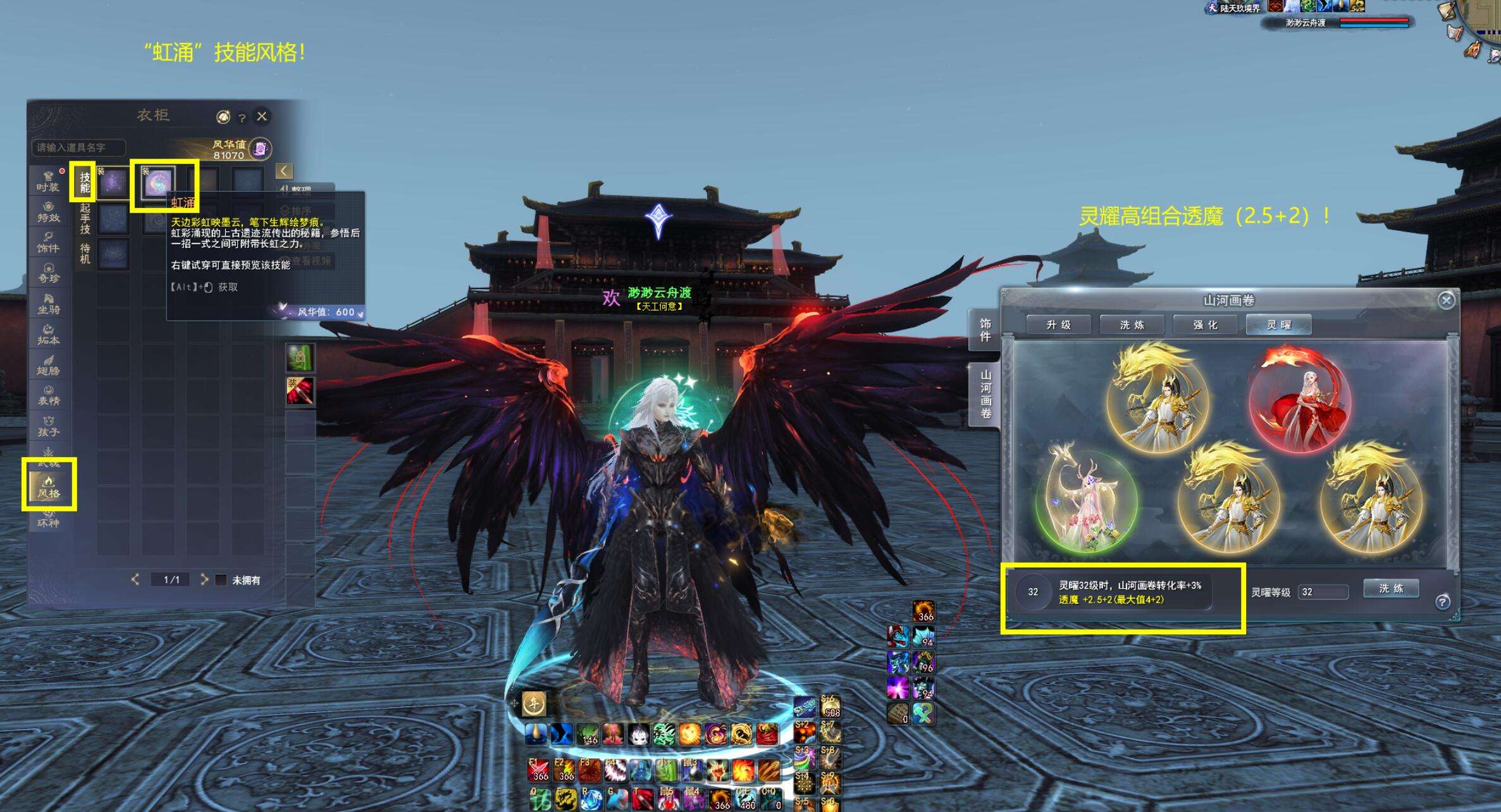The width and height of the screenshot is (1501, 812).
Task: Switch to the 特效 category
Action: point(48,212)
